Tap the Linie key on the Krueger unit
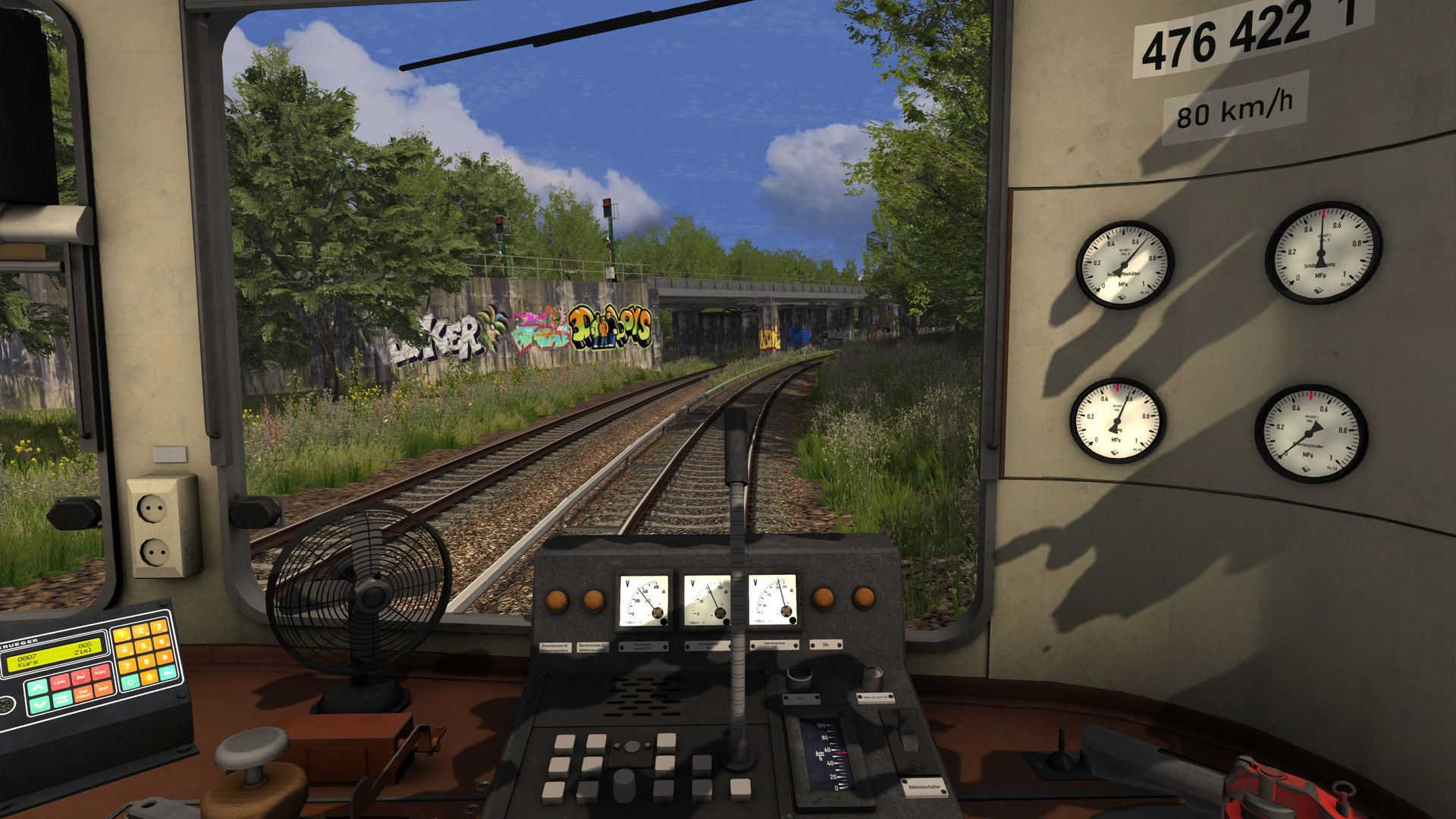Viewport: 1456px width, 819px height. [x=59, y=682]
